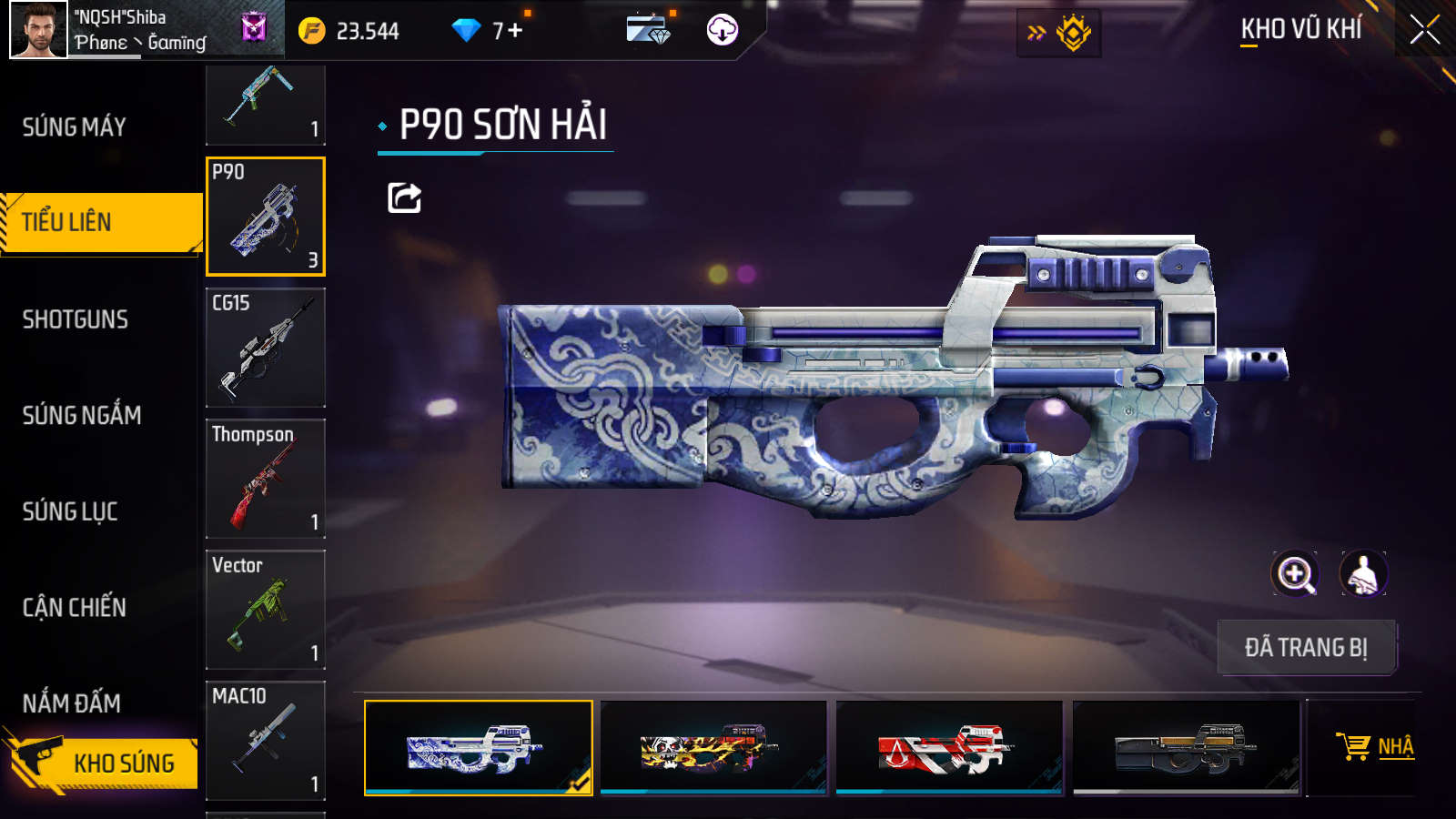
Task: Pick the Vector weapon slot
Action: tap(266, 610)
